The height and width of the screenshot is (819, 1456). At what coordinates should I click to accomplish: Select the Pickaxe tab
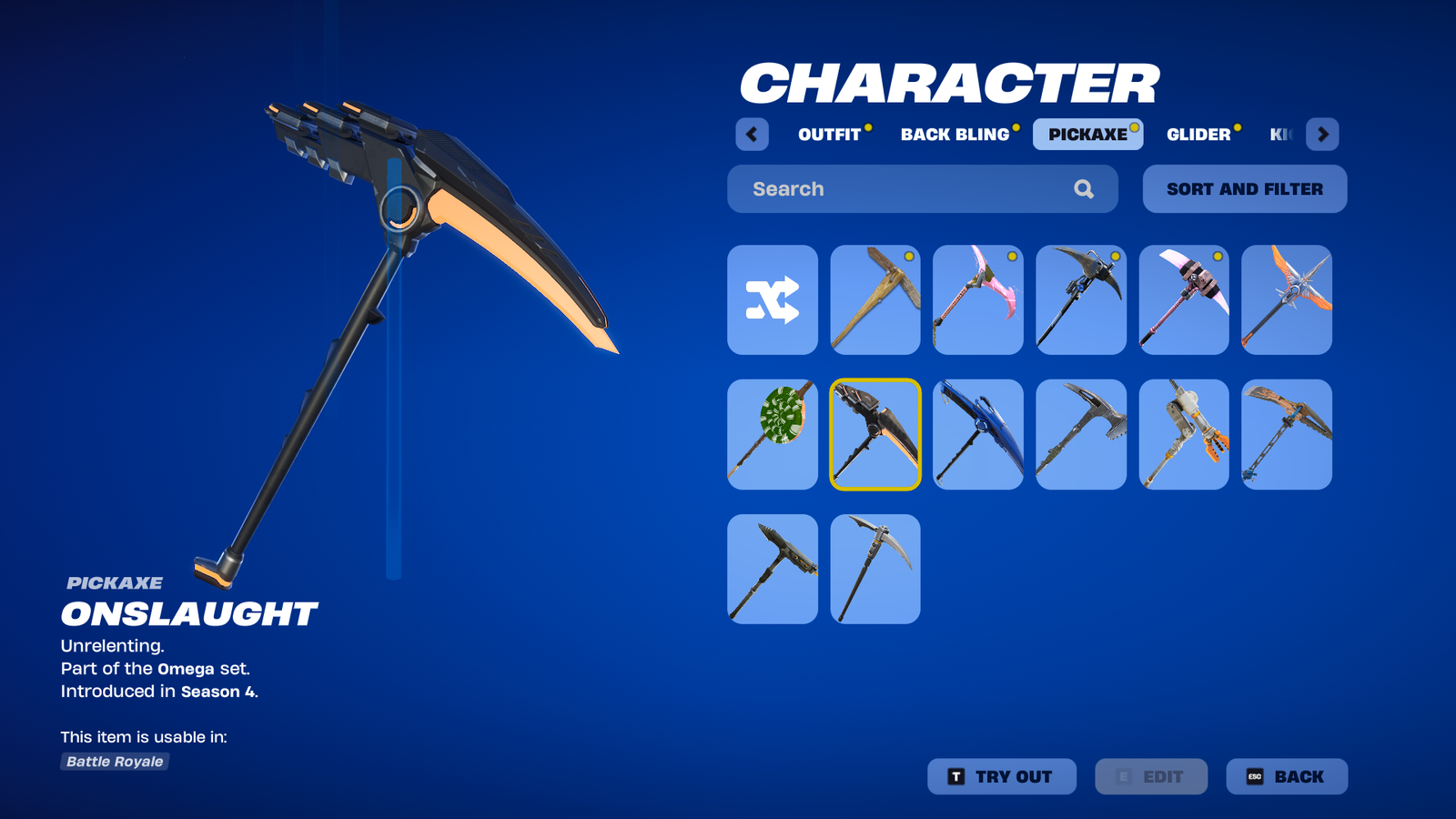[x=1087, y=135]
